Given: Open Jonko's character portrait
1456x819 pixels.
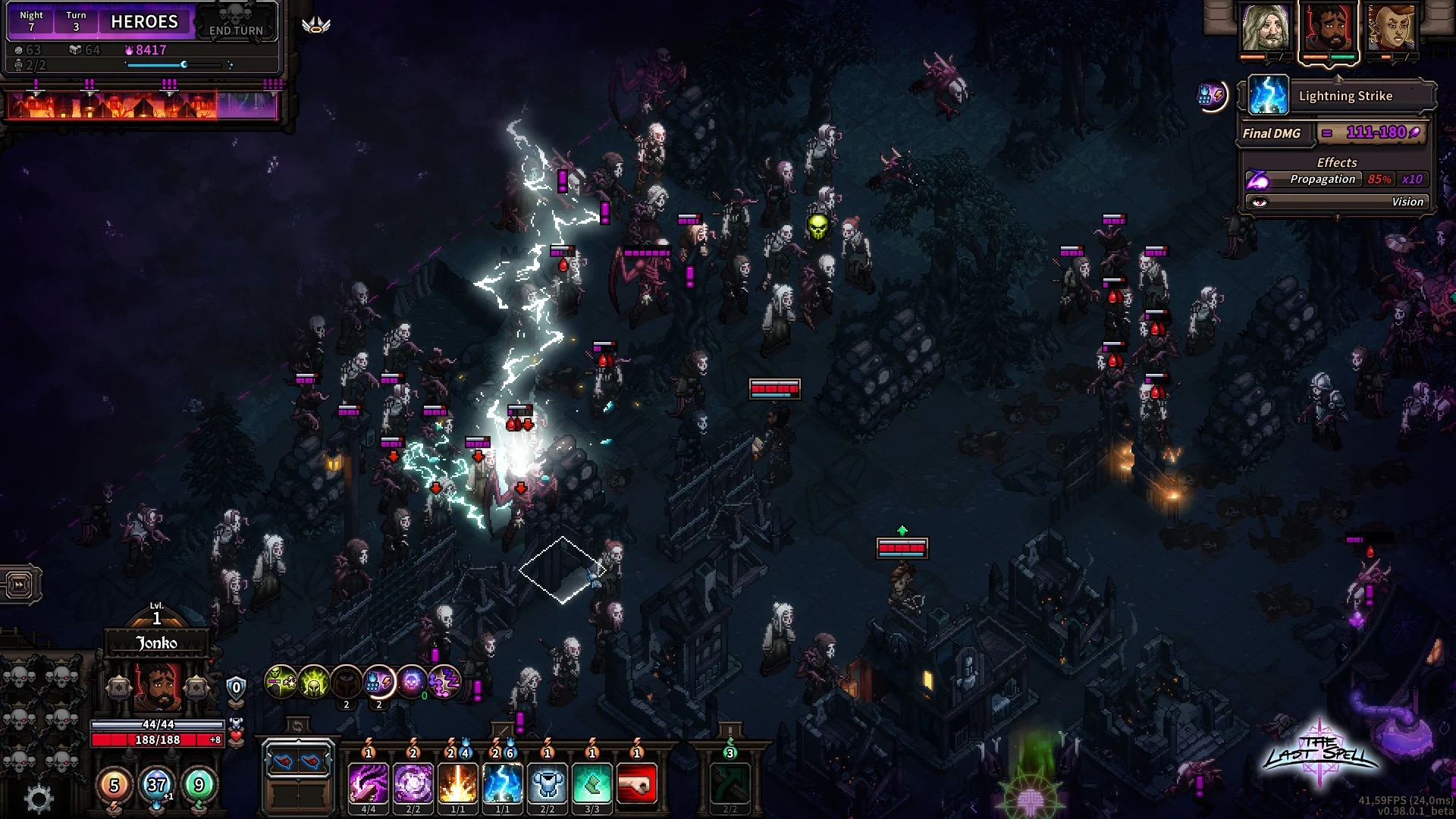Looking at the screenshot, I should 158,686.
